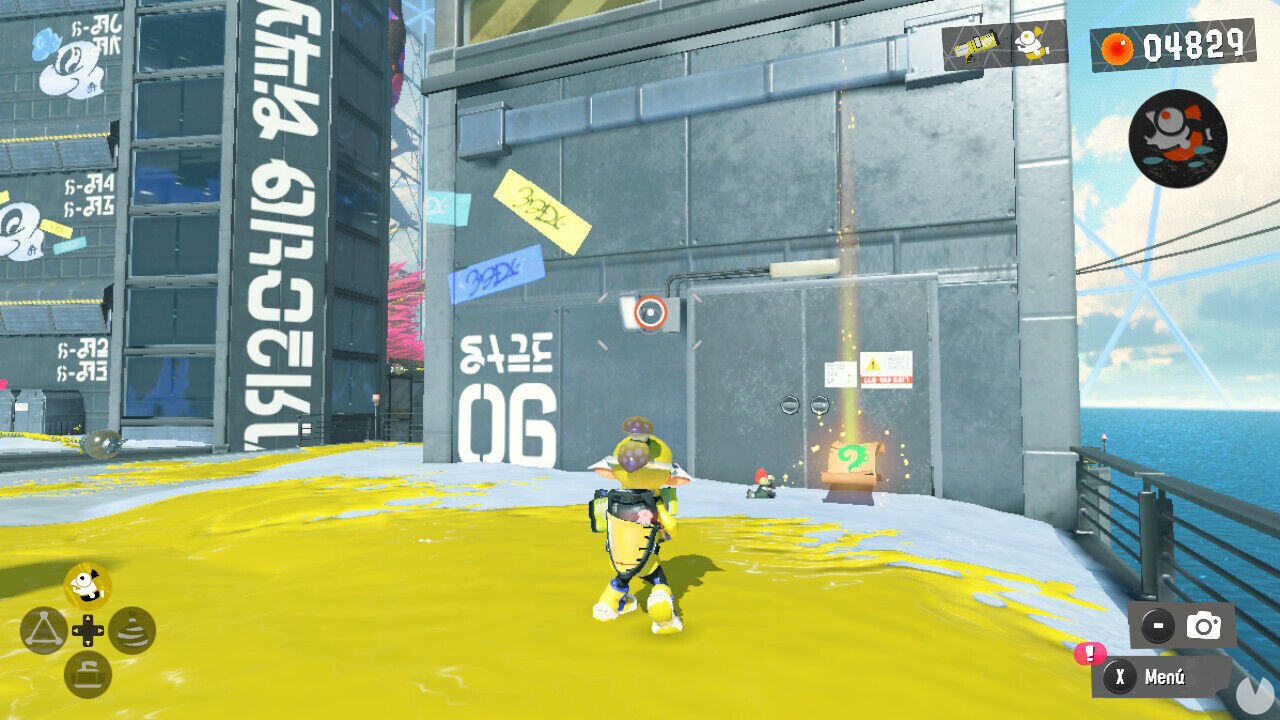Toggle the left arrow on the D-pad cross
The width and height of the screenshot is (1280, 720).
pos(77,630)
